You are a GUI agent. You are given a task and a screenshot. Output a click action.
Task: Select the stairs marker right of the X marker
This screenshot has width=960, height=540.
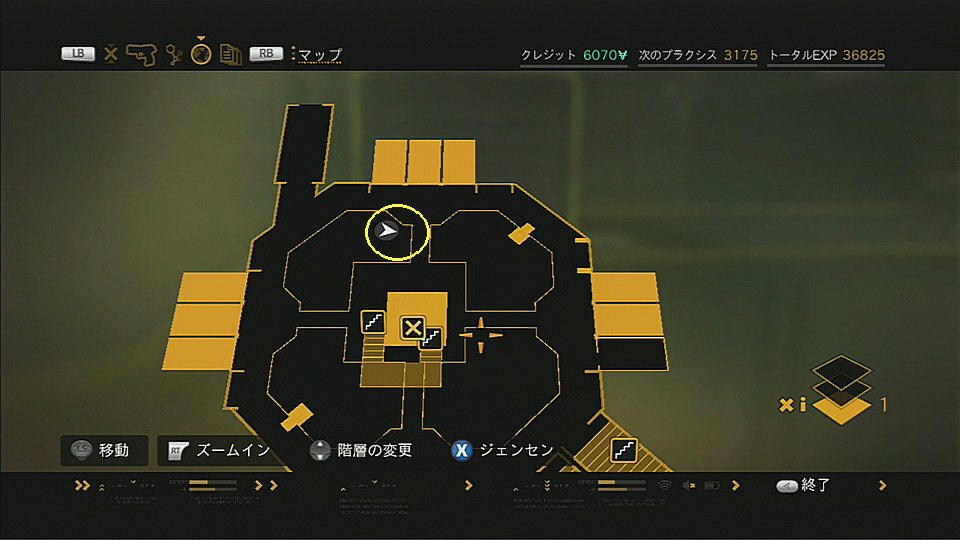[431, 338]
